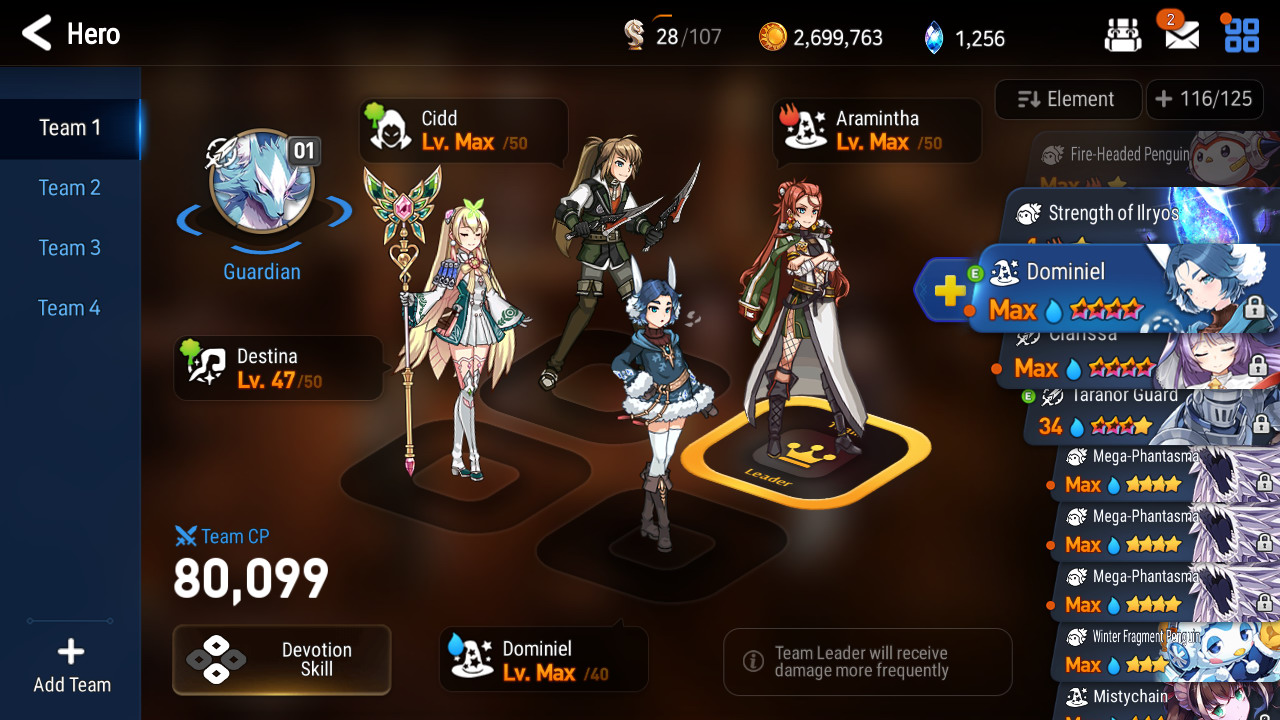Select the Team 1 tab
Screen dimensions: 1280x720
coord(70,128)
